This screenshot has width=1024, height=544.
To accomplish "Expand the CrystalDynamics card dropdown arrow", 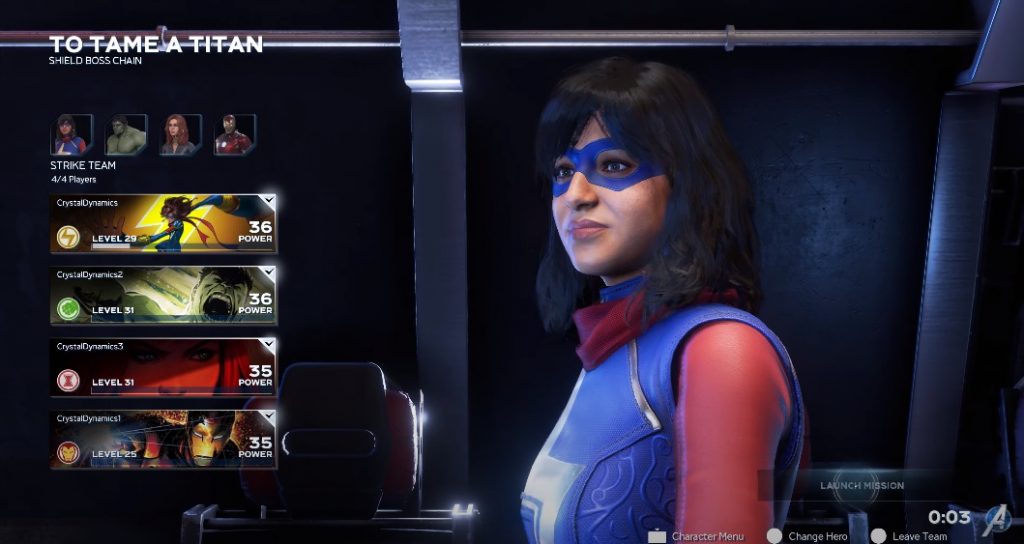I will point(268,201).
